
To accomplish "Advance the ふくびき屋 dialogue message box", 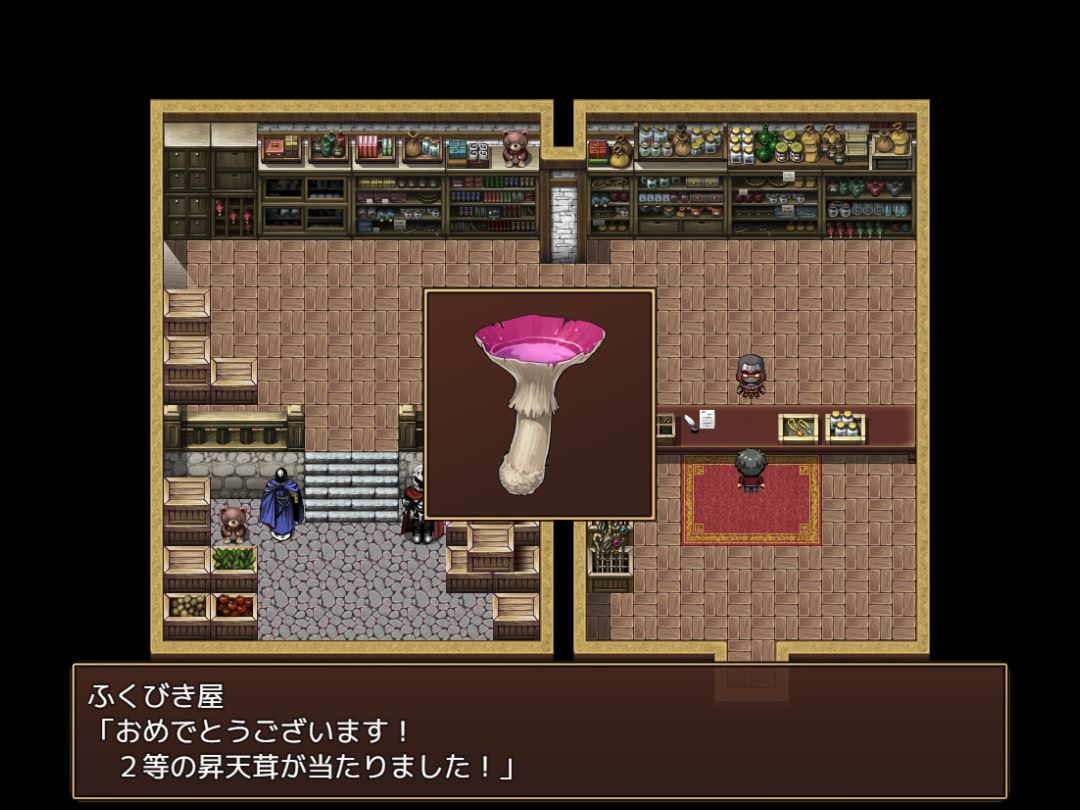I will 539,730.
